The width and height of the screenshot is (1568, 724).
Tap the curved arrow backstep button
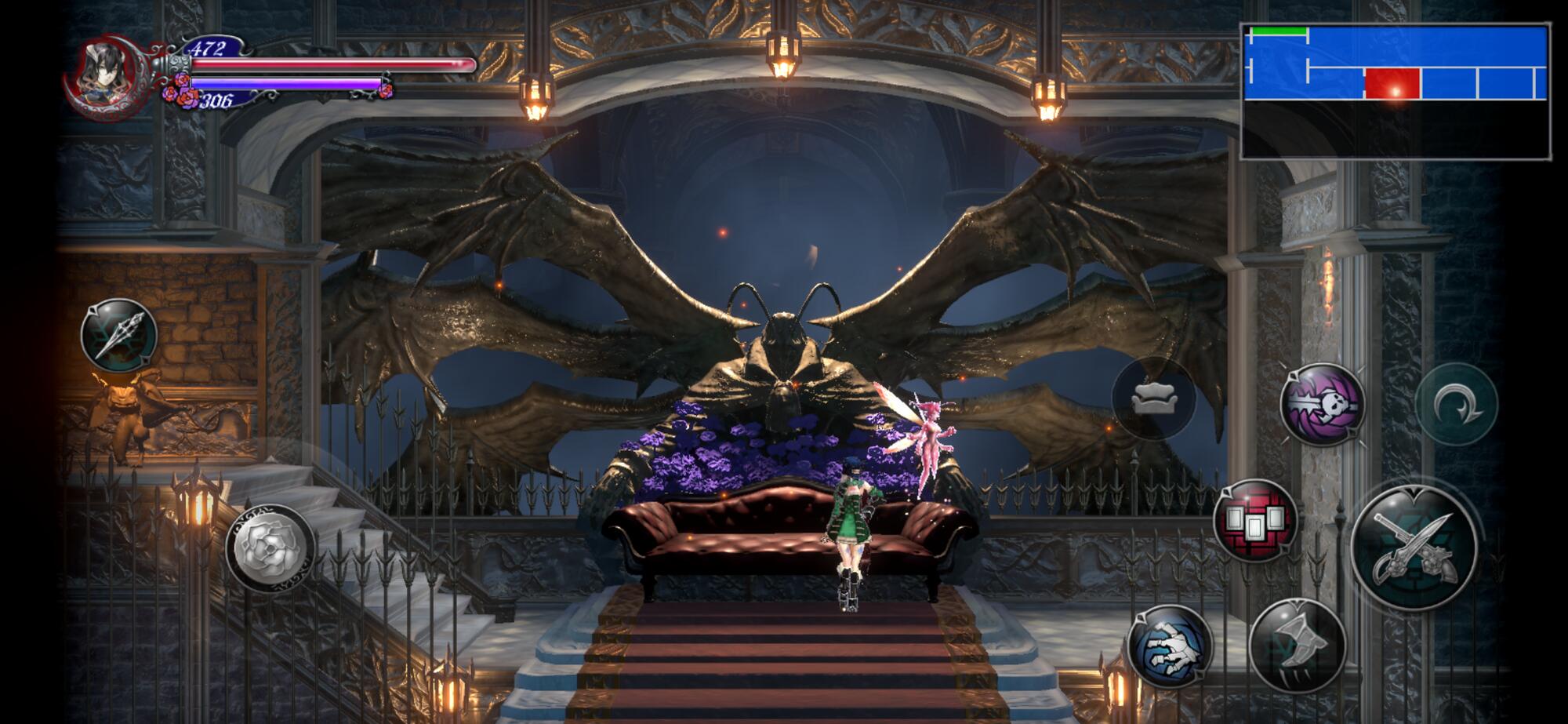click(x=1456, y=404)
